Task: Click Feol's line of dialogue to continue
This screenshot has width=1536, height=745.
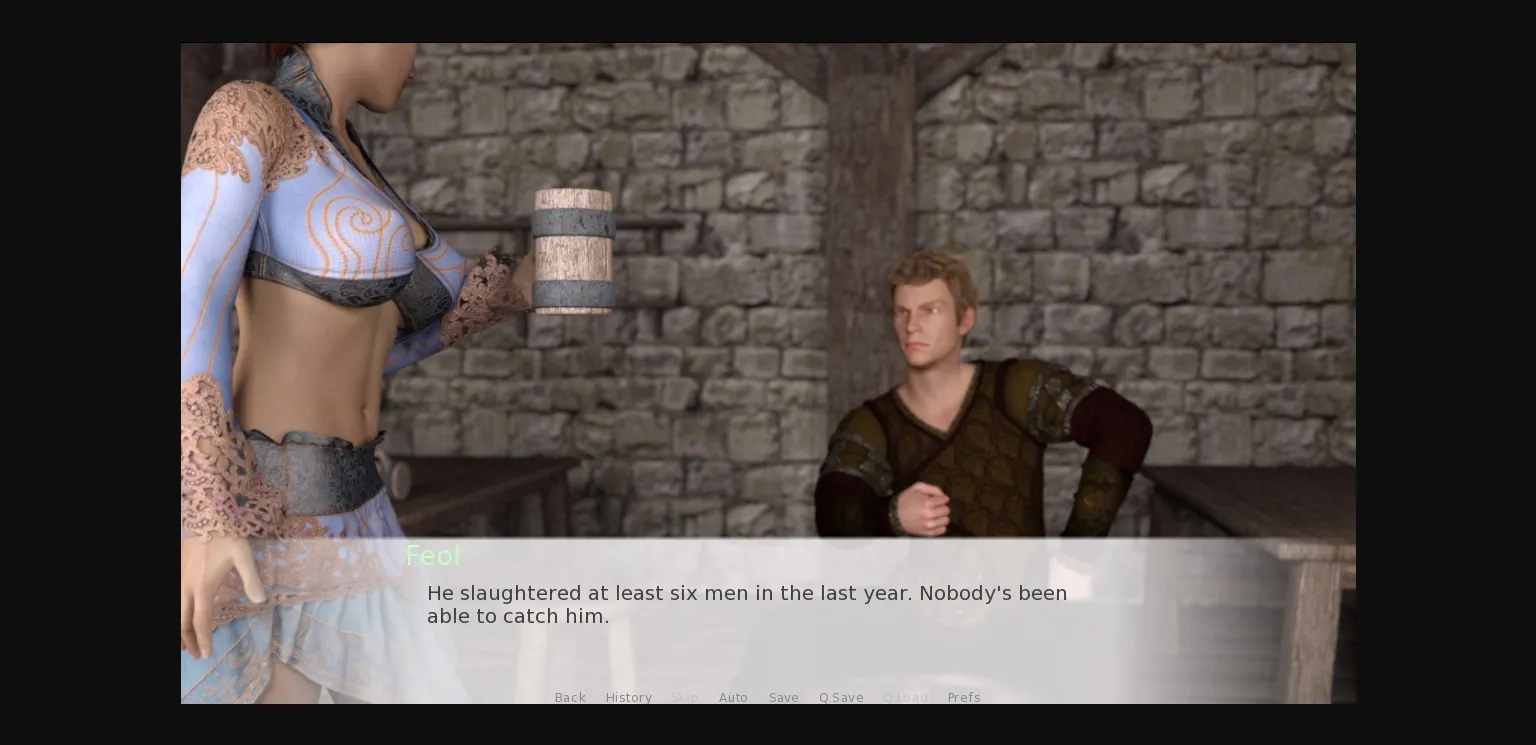Action: pos(747,605)
